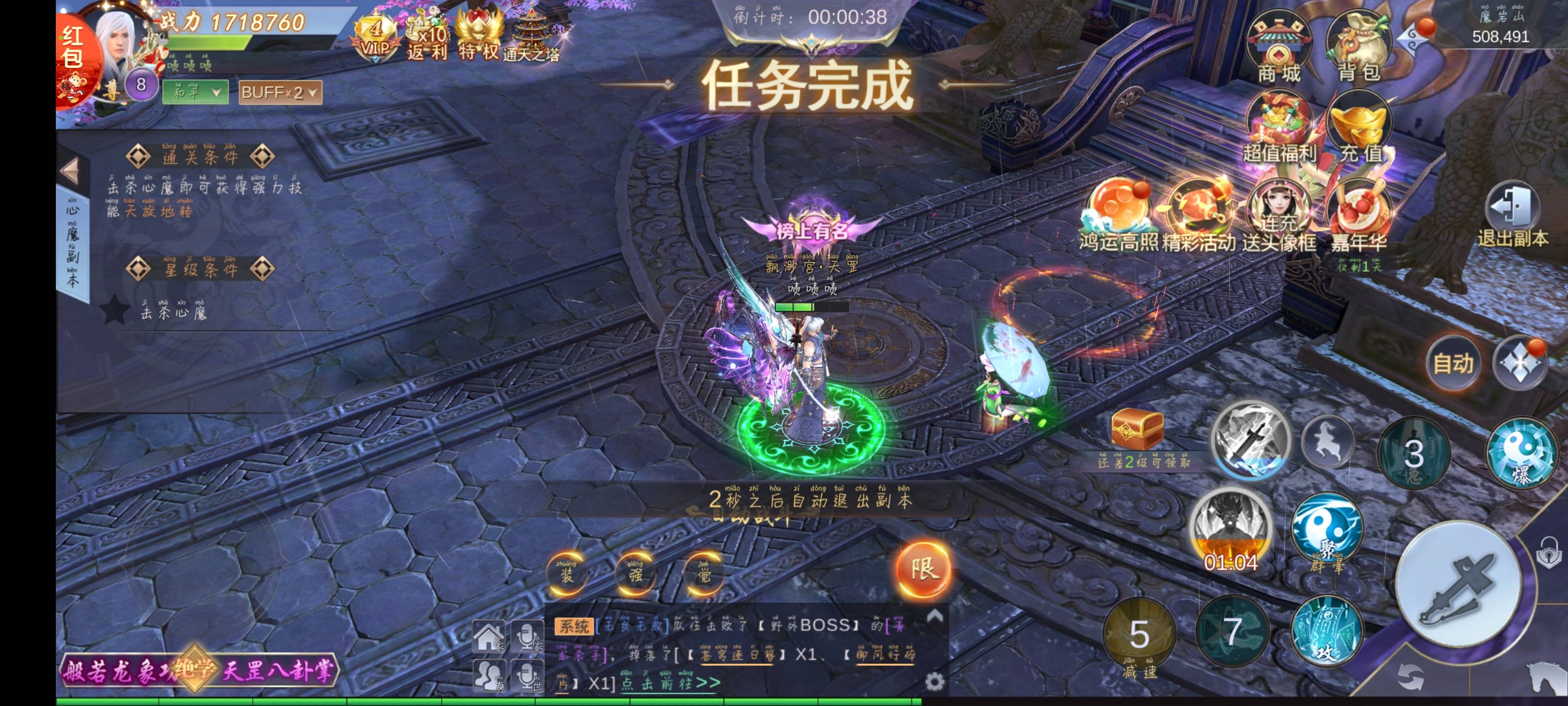
Task: Tap the main sword attack button
Action: click(x=1457, y=586)
